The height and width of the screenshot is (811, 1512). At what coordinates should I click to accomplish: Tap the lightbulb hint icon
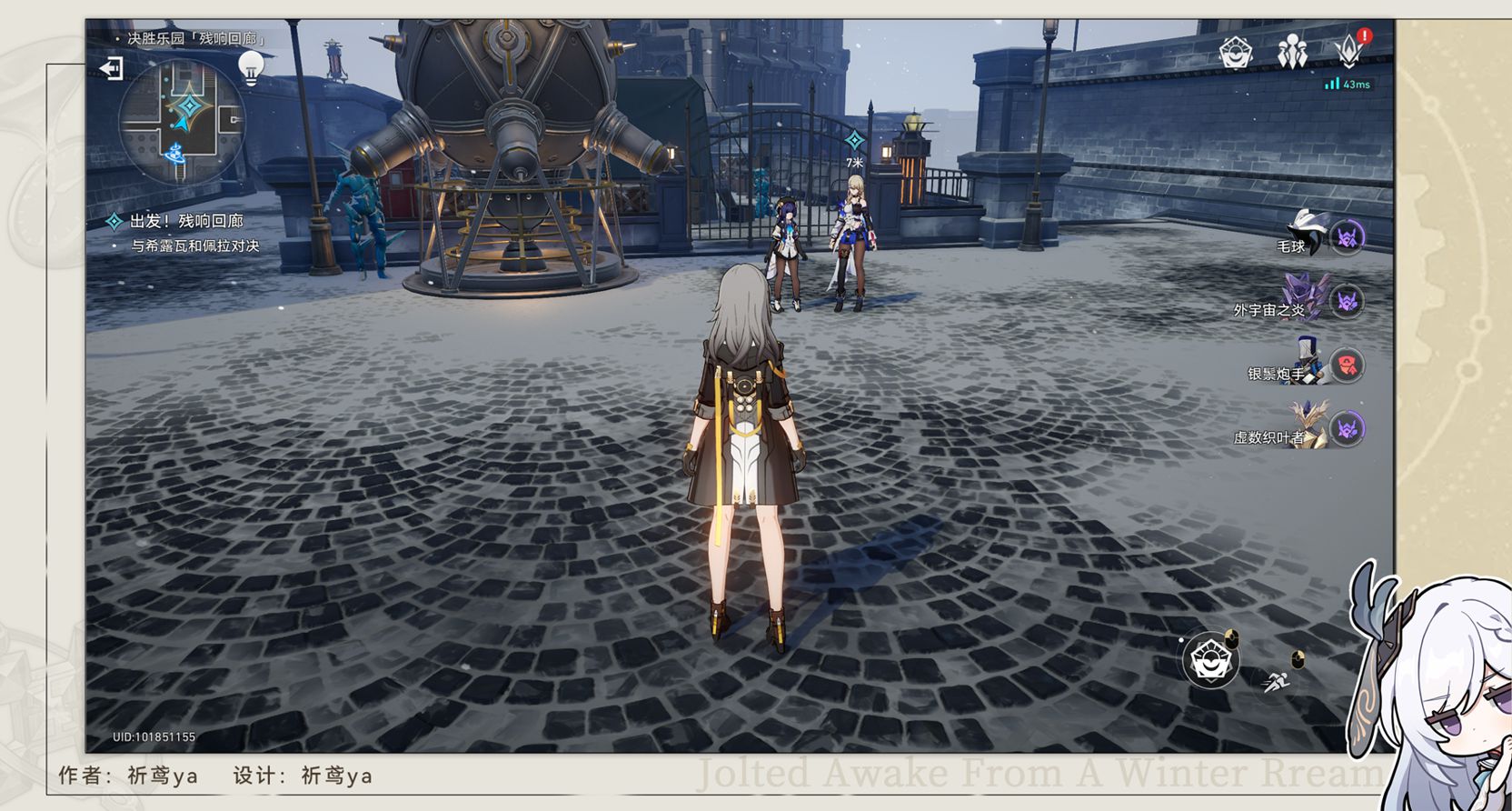[x=251, y=68]
